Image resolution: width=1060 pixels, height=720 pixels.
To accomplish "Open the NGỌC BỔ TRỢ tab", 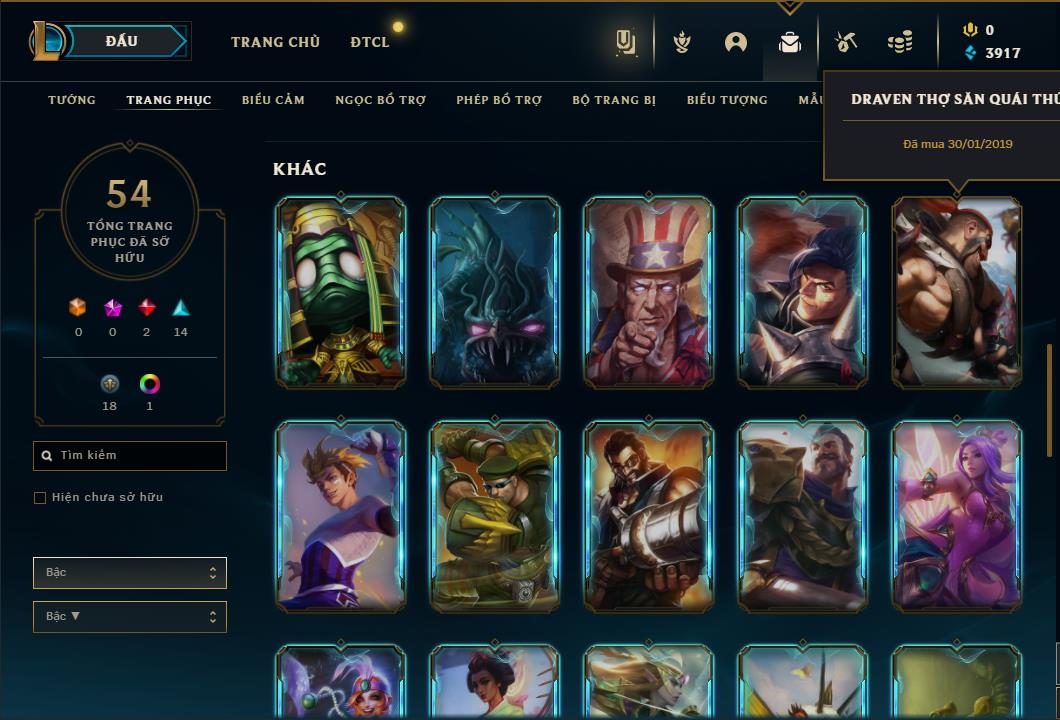I will tap(380, 100).
